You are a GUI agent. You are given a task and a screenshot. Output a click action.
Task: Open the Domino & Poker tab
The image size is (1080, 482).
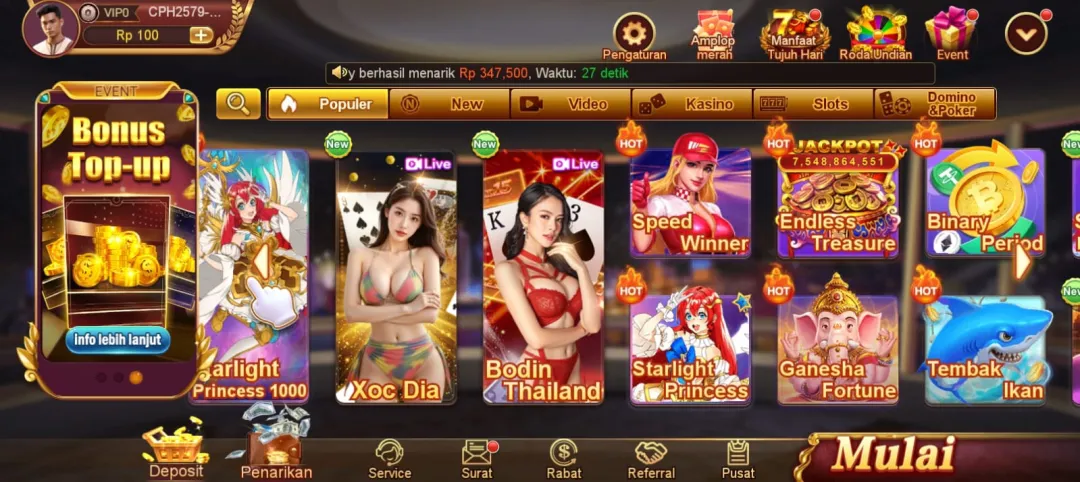934,104
